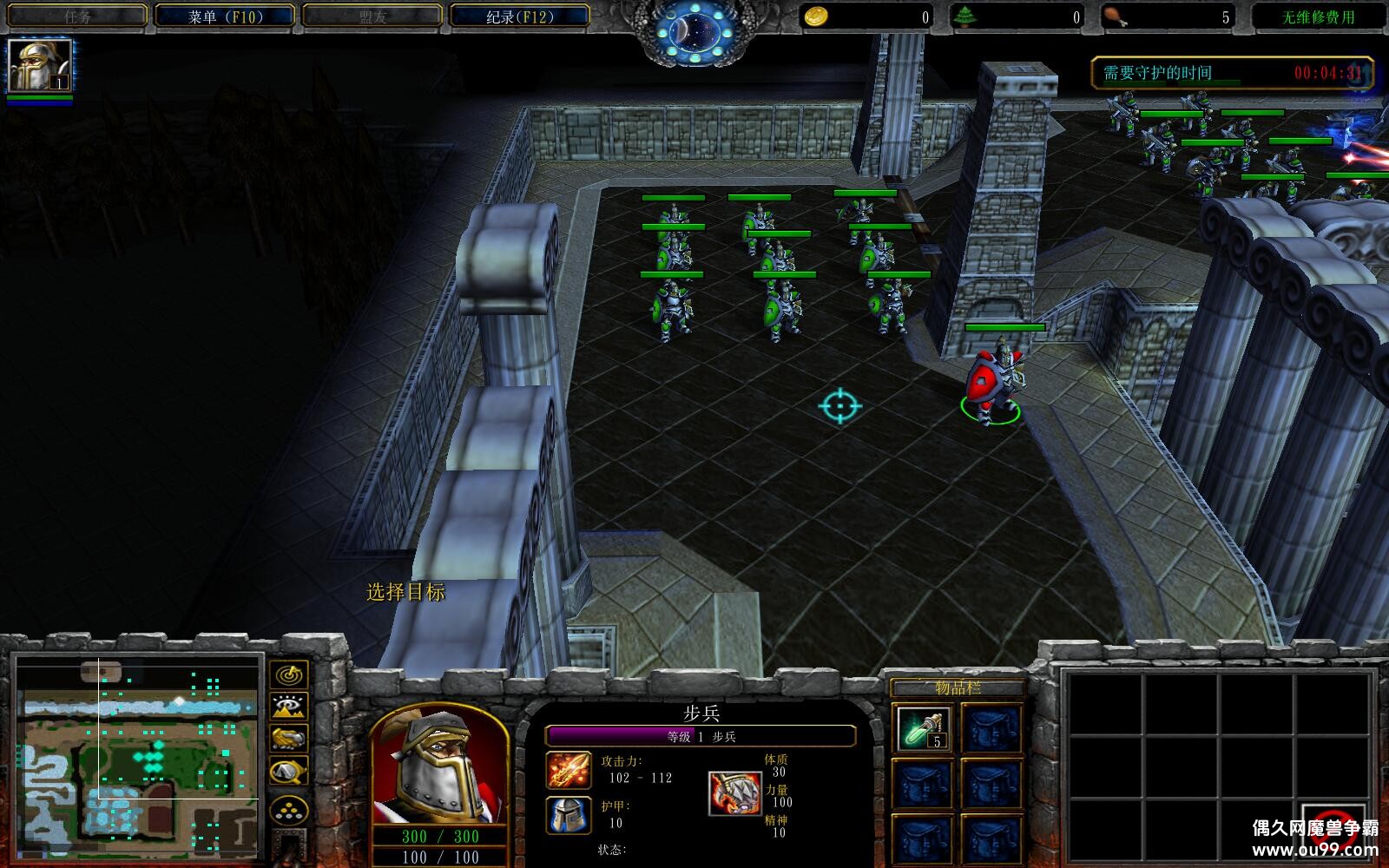Select the hero icon in top-left corner
This screenshot has height=868, width=1389.
pos(39,66)
